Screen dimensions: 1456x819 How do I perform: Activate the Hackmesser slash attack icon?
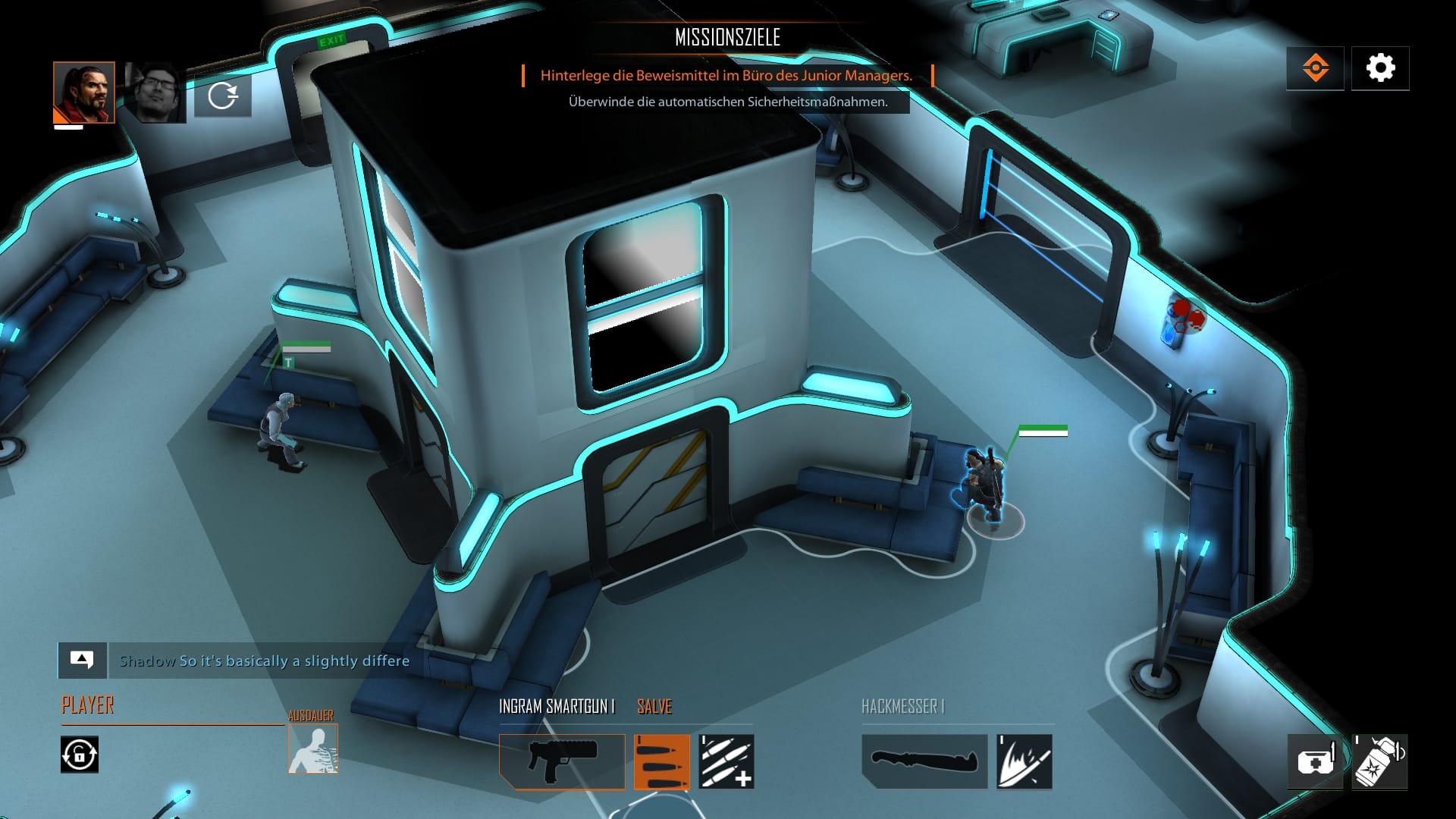[1023, 762]
